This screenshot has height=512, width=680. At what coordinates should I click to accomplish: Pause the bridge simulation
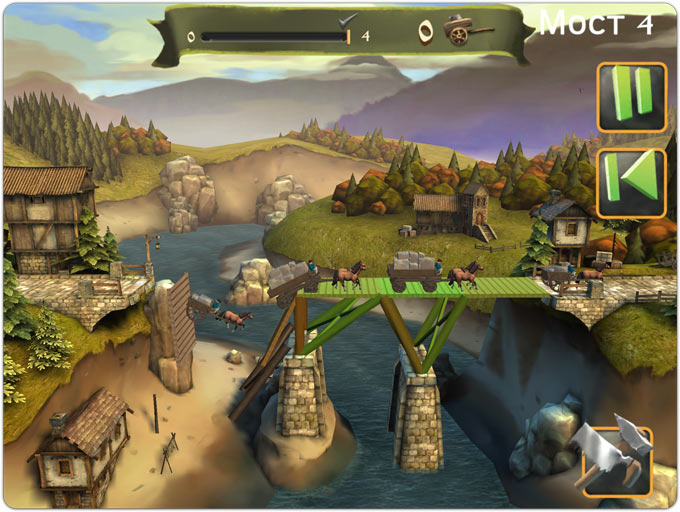[x=631, y=97]
